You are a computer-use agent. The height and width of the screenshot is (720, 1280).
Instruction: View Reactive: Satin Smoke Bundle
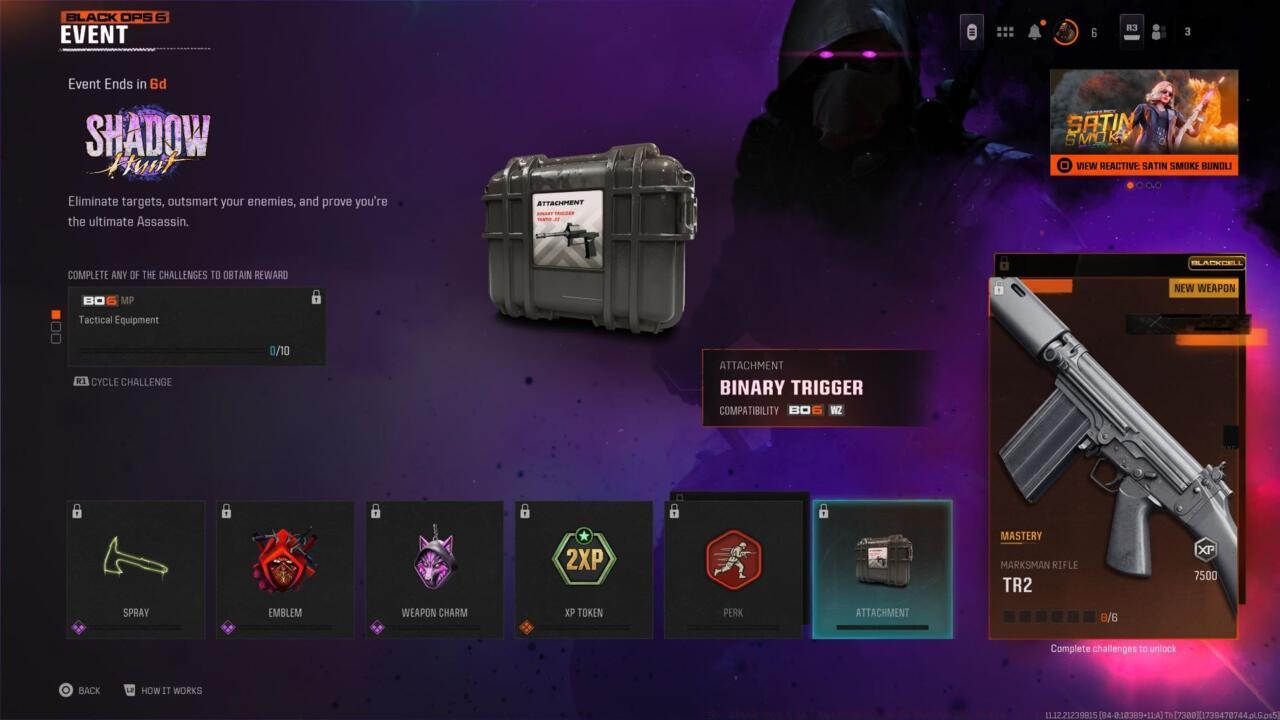click(x=1143, y=163)
